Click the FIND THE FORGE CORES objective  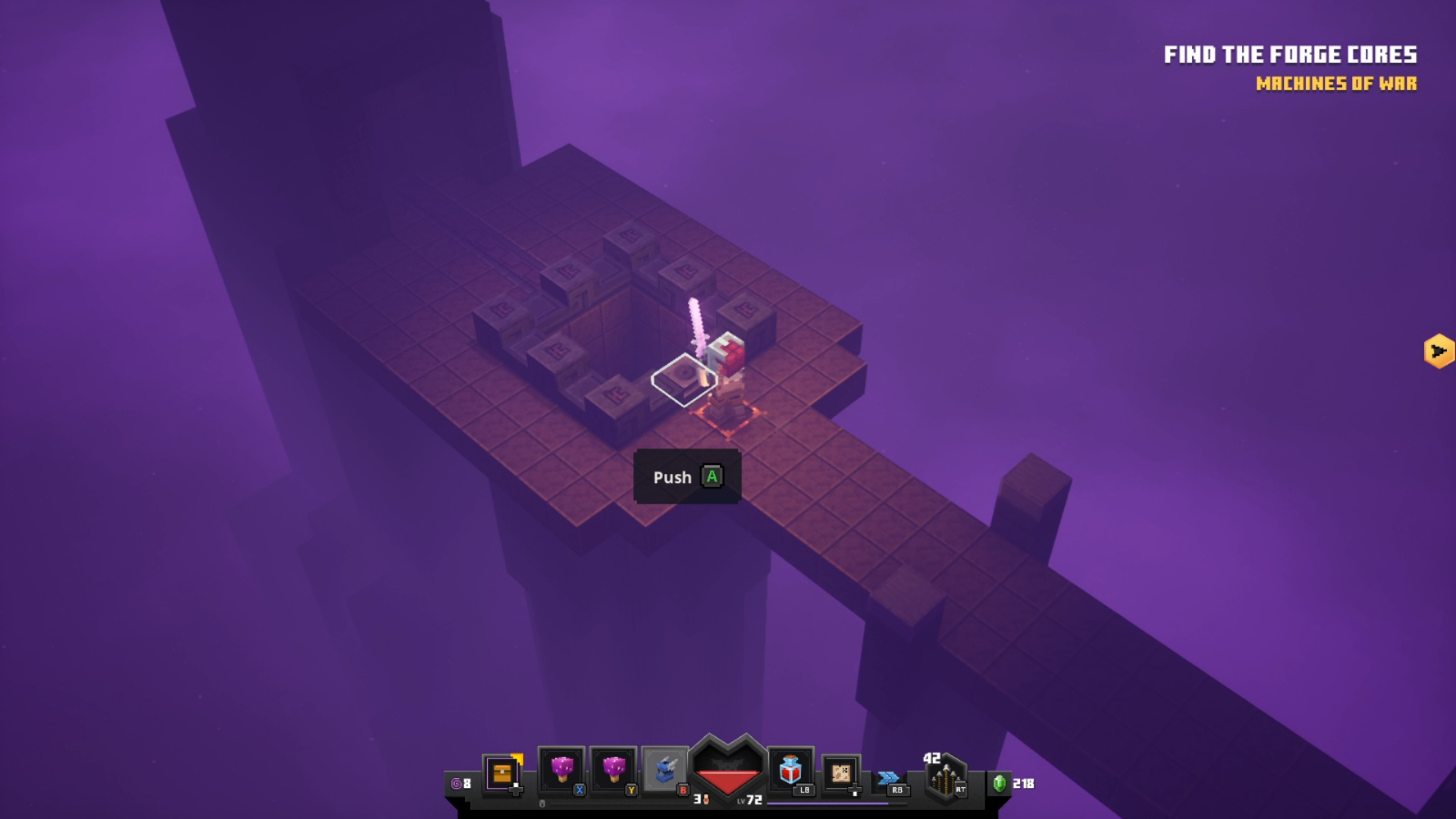coord(1289,55)
